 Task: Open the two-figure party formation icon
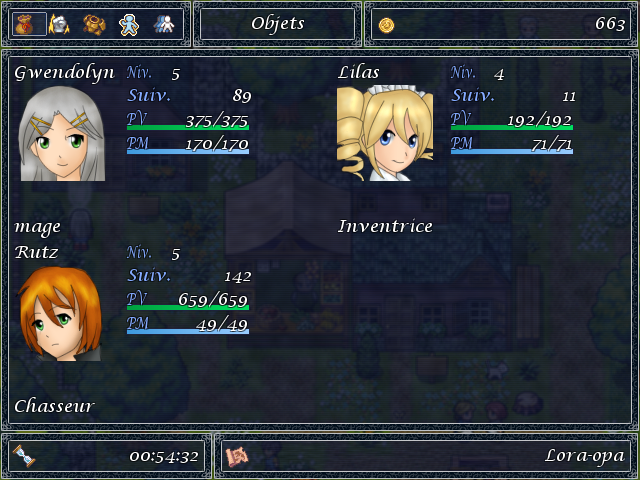coord(165,24)
